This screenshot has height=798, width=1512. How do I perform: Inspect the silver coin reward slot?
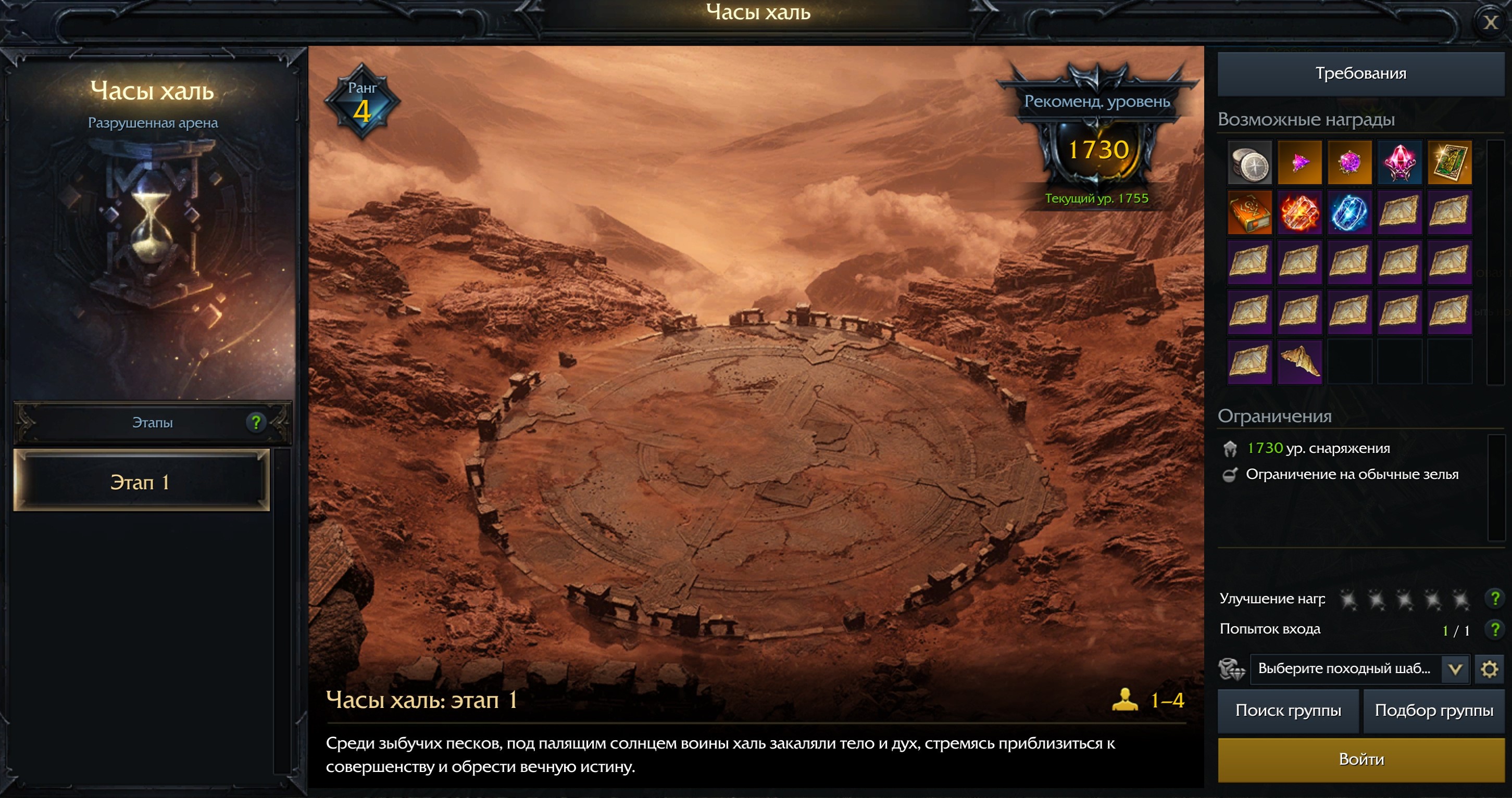point(1249,162)
